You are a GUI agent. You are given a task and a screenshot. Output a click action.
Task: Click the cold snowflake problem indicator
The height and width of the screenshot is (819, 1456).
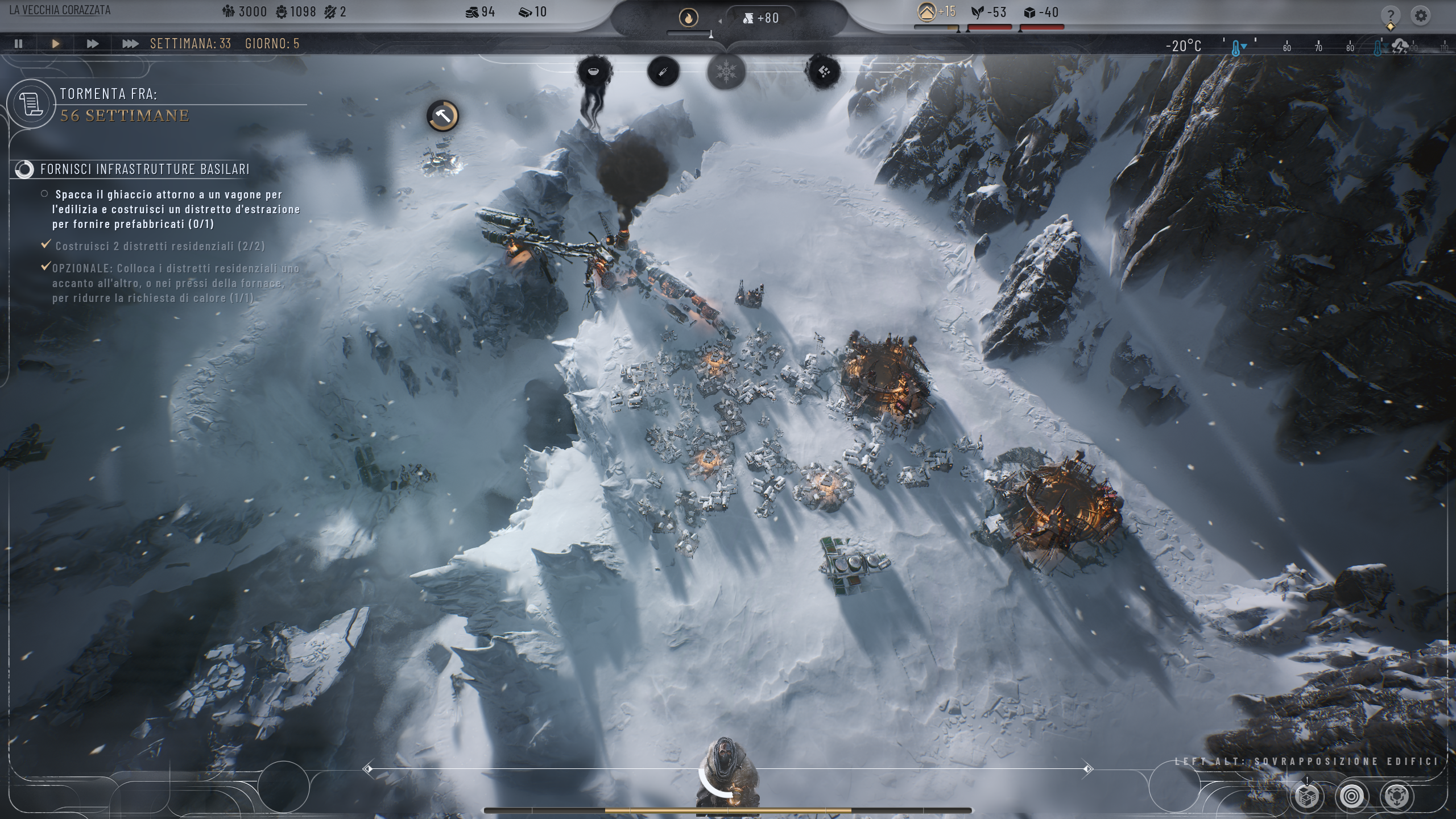pyautogui.click(x=726, y=72)
